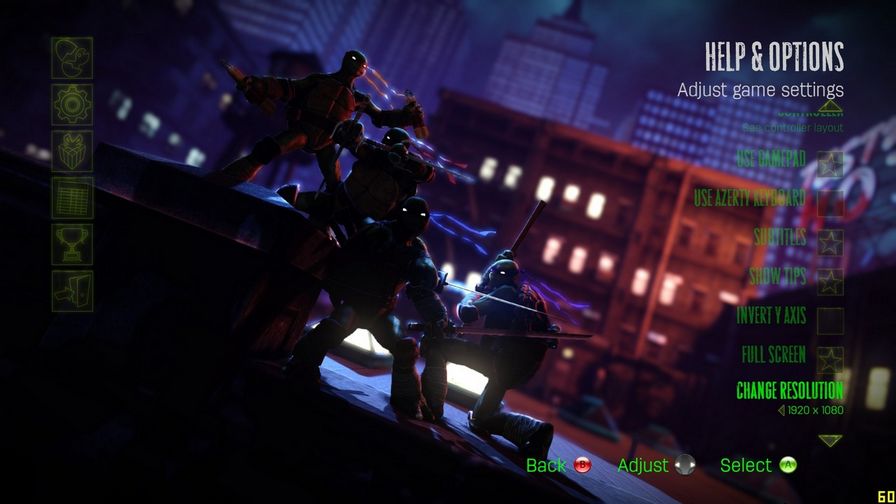This screenshot has height=504, width=896.
Task: Open the gear settings icon in the sidebar
Action: coord(72,104)
